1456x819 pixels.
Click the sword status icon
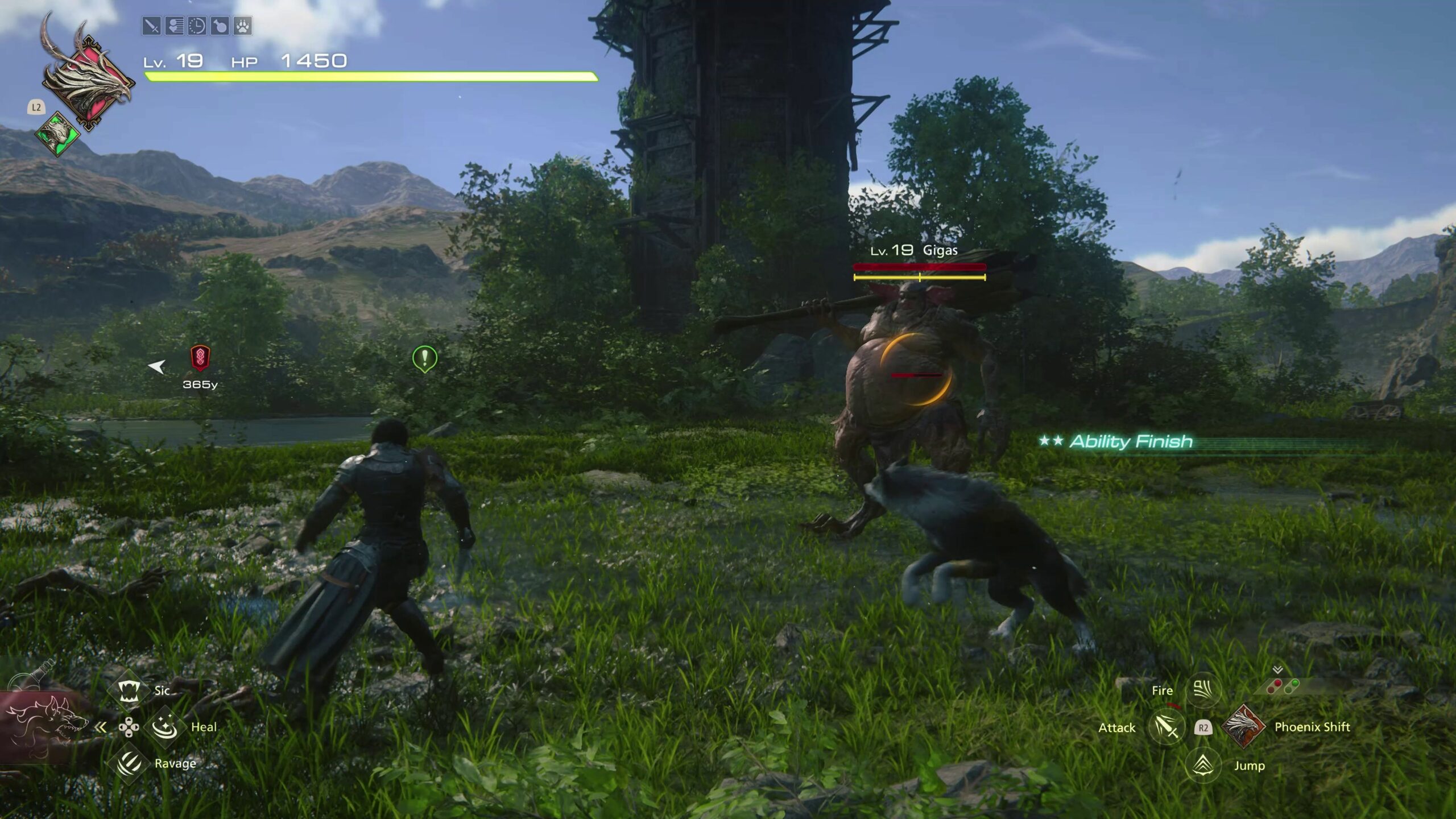point(151,26)
